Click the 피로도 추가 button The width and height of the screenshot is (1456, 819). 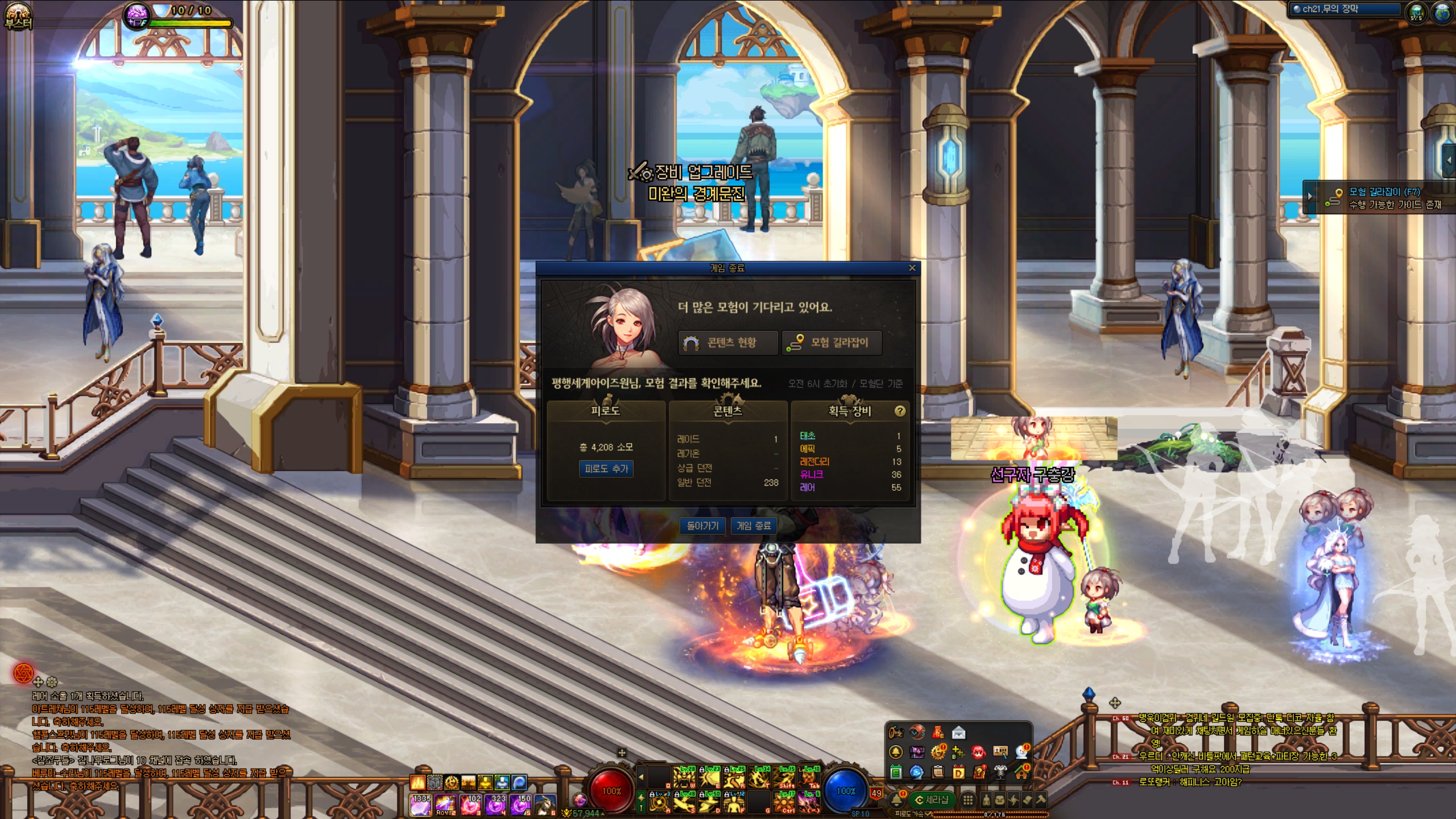(606, 469)
